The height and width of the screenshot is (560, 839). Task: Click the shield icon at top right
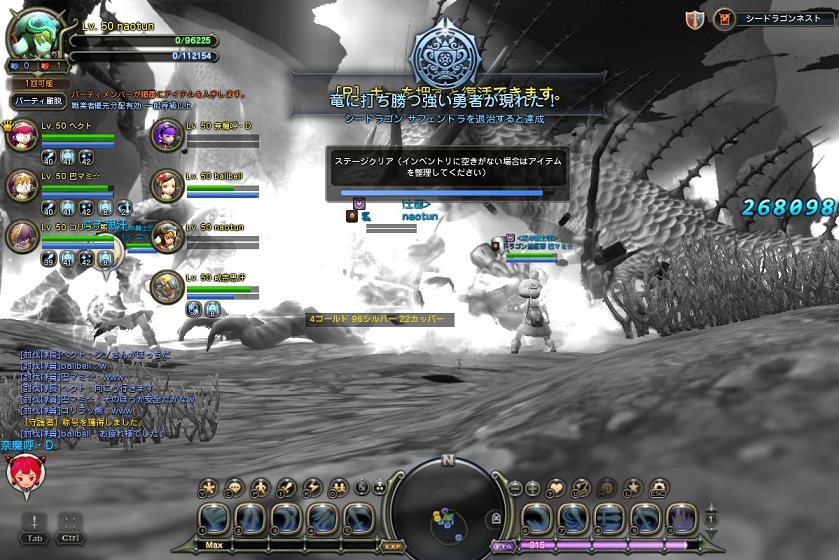(695, 19)
